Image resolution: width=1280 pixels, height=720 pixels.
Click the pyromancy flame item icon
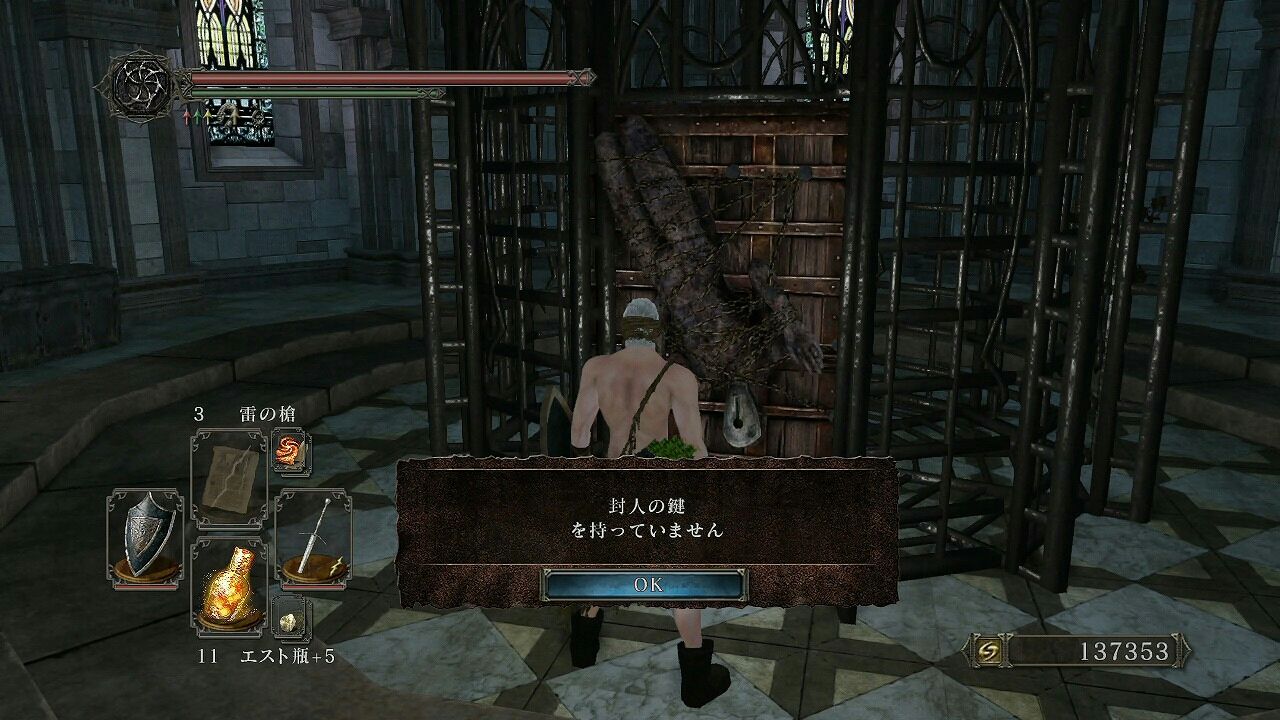290,453
